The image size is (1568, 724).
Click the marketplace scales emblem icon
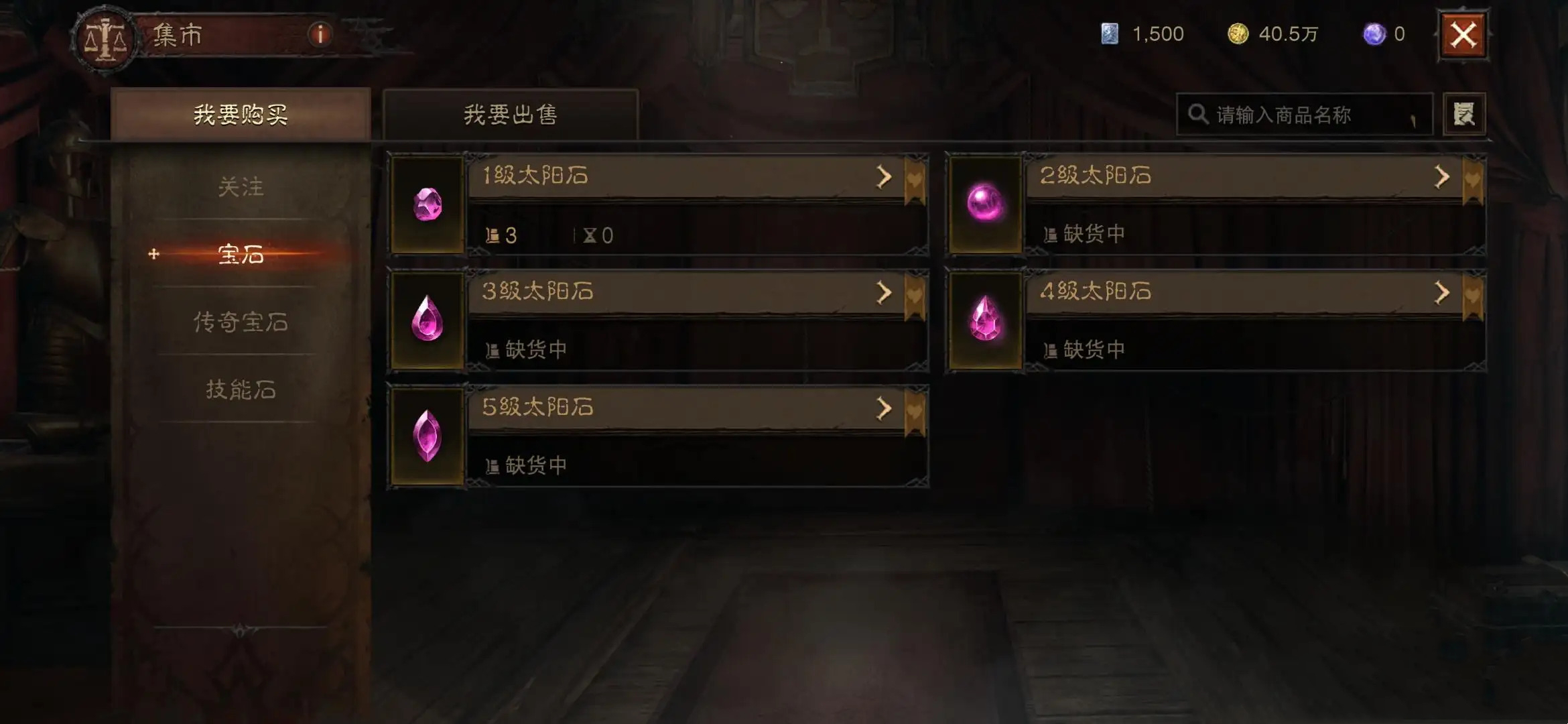[106, 37]
